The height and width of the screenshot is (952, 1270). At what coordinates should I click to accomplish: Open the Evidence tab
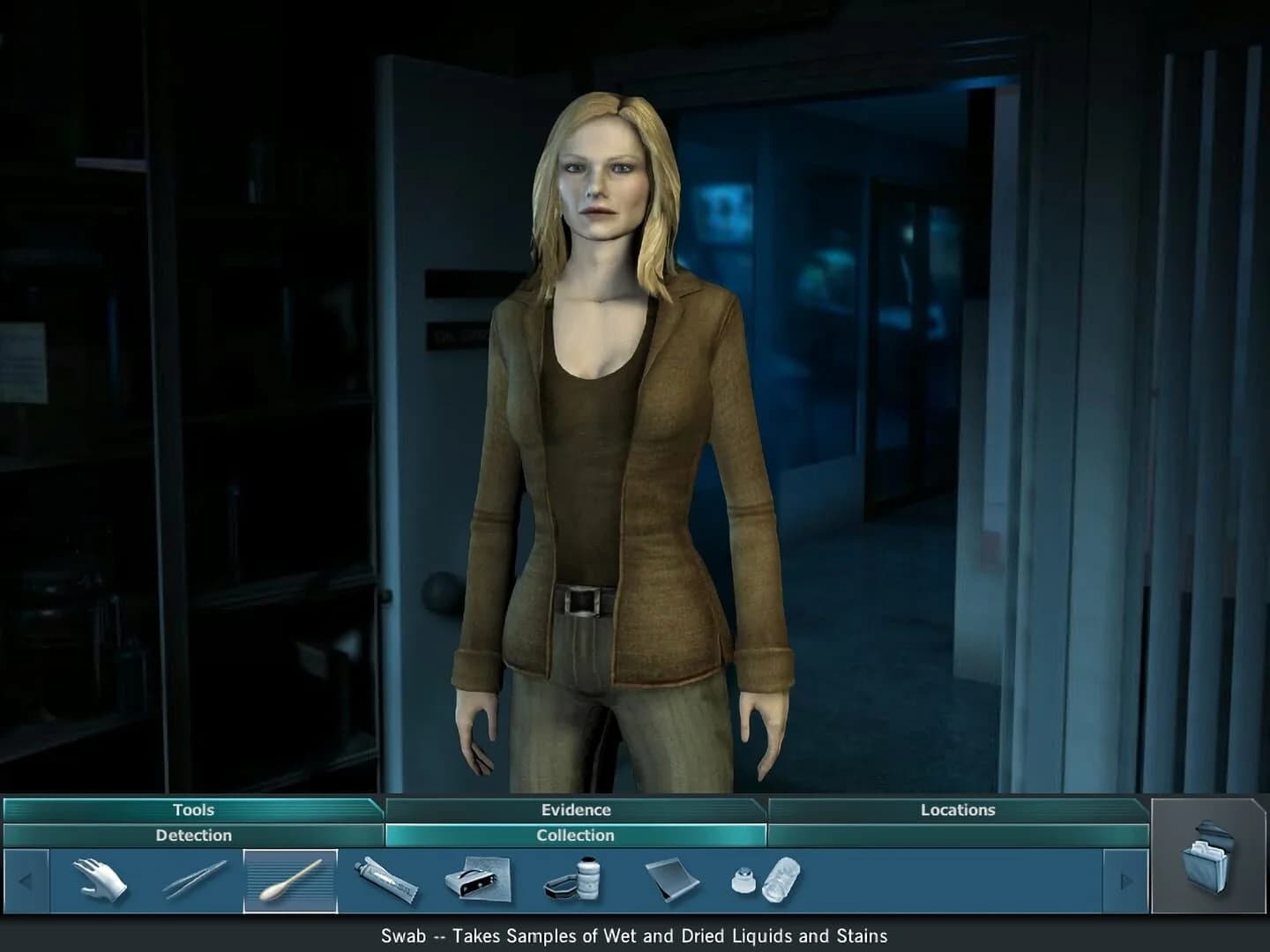pyautogui.click(x=574, y=810)
